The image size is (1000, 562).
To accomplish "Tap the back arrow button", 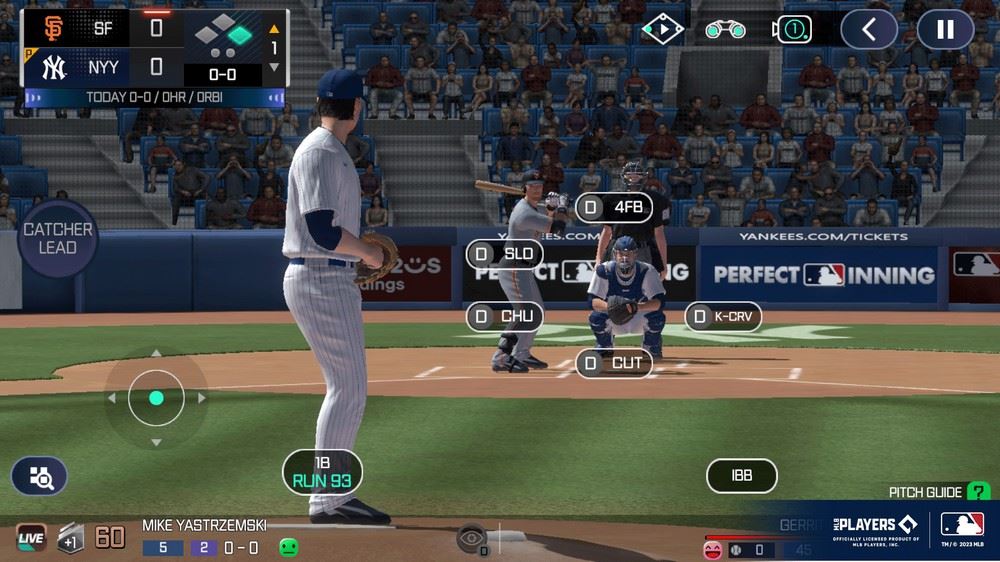I will click(x=868, y=29).
